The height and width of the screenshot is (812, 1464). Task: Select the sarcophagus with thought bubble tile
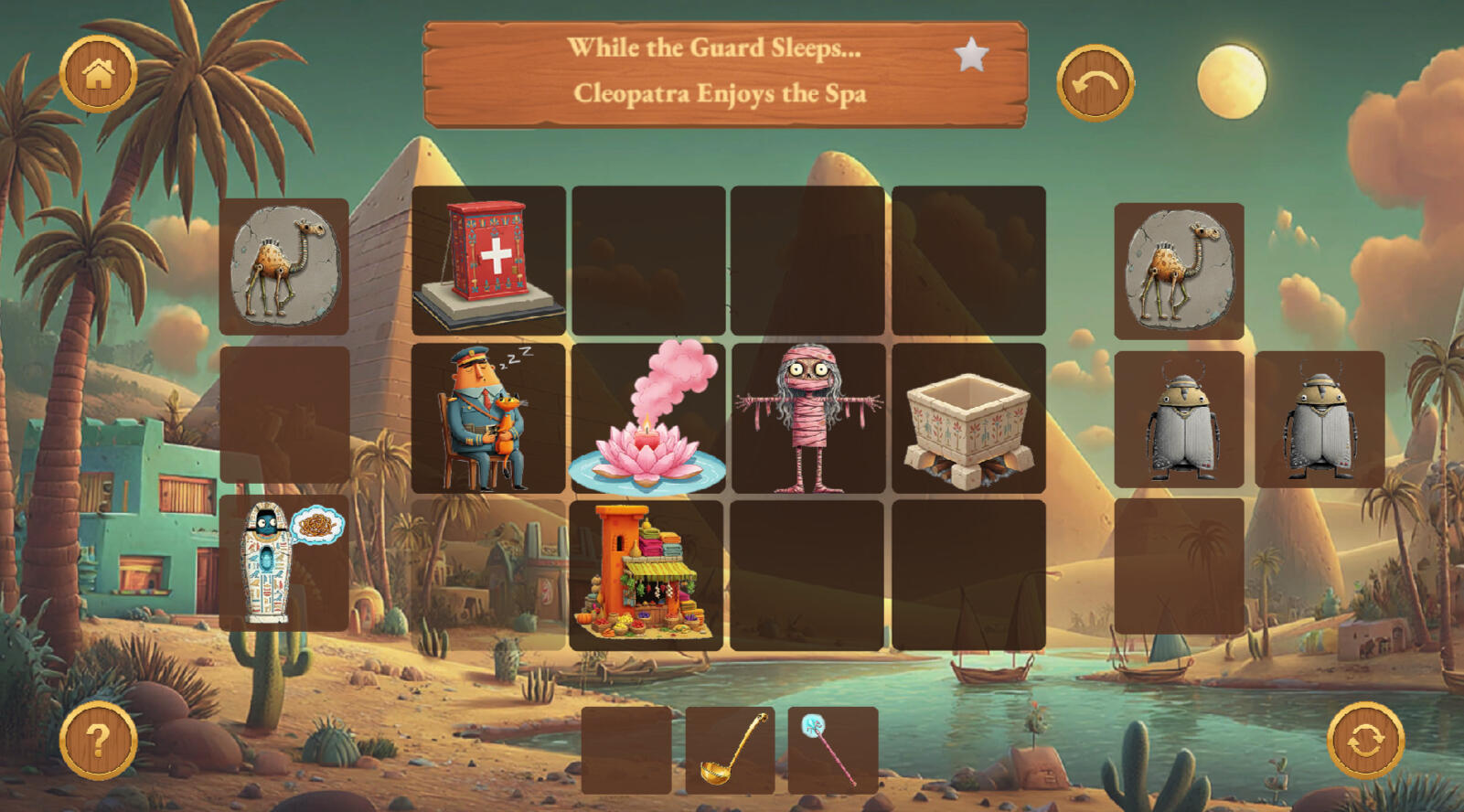(283, 563)
